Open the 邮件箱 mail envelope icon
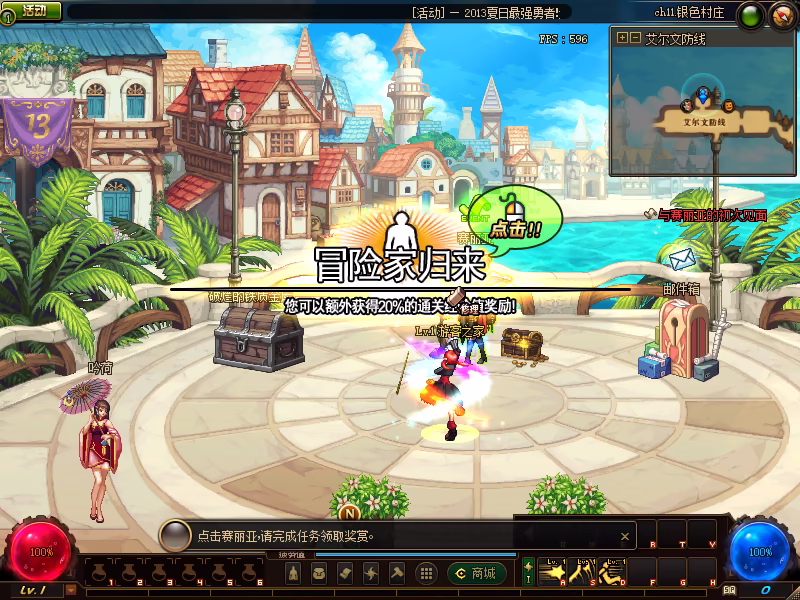800x600 pixels. 681,261
